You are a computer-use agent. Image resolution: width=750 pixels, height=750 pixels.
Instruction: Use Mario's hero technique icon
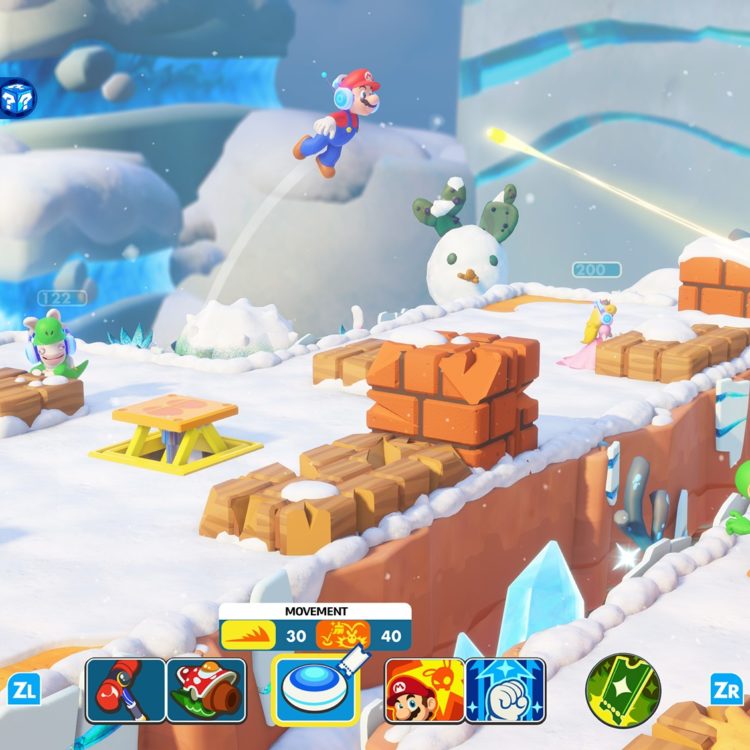click(x=424, y=690)
